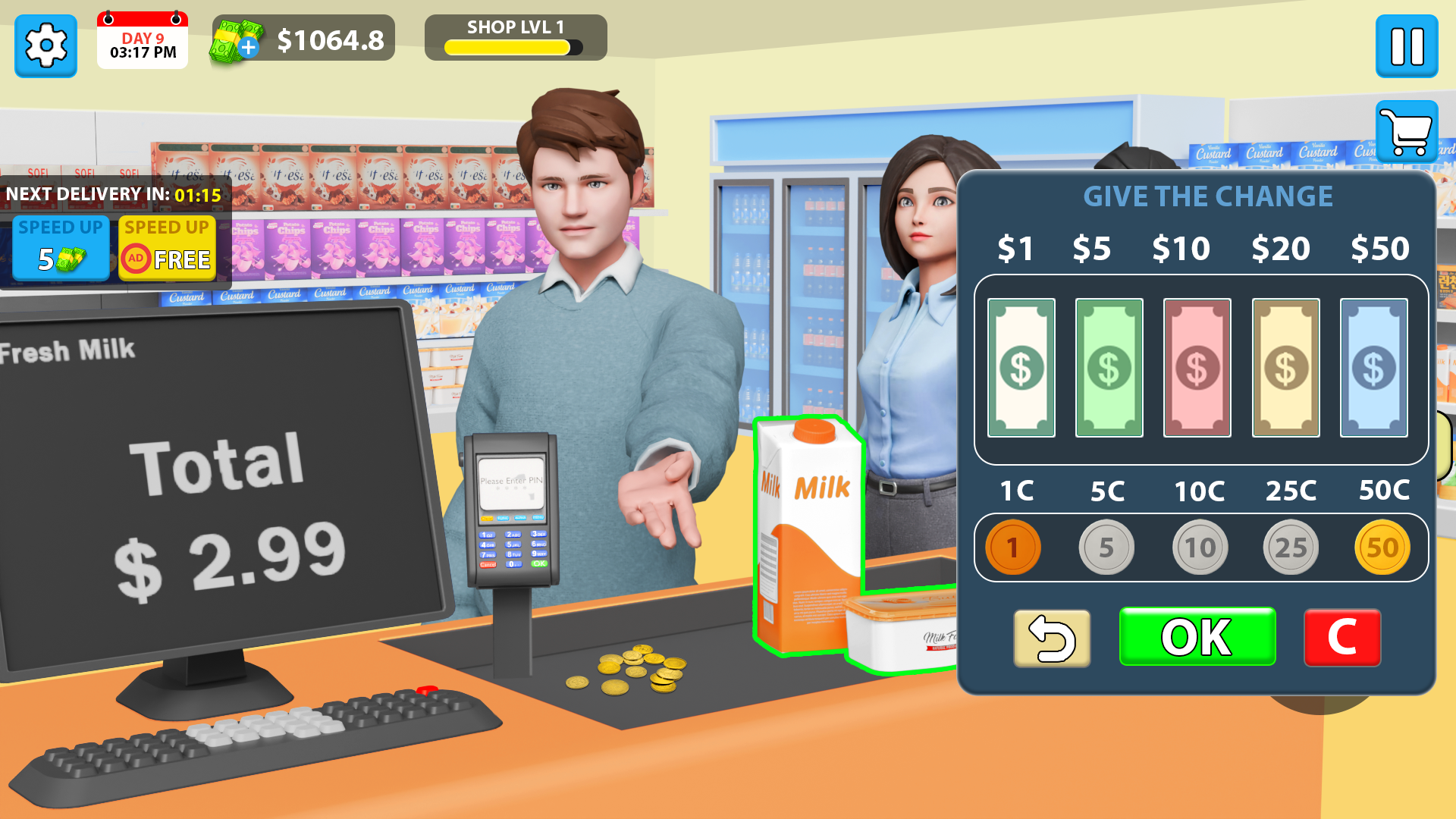Image resolution: width=1456 pixels, height=819 pixels.
Task: Speed up delivery for 5 cash
Action: (60, 248)
